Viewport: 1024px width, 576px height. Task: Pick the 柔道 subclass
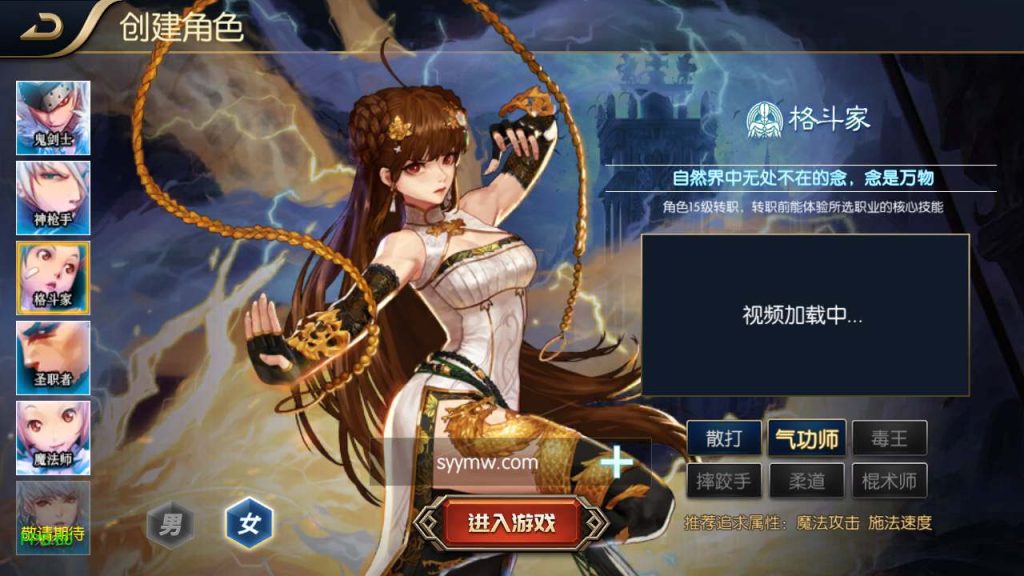tap(806, 481)
